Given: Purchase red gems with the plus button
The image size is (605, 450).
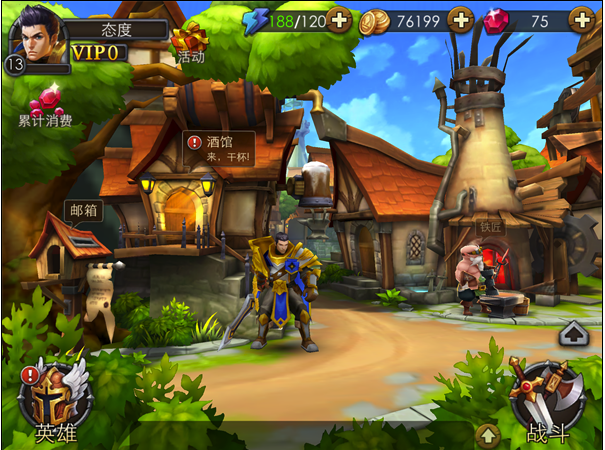Looking at the screenshot, I should pyautogui.click(x=581, y=20).
